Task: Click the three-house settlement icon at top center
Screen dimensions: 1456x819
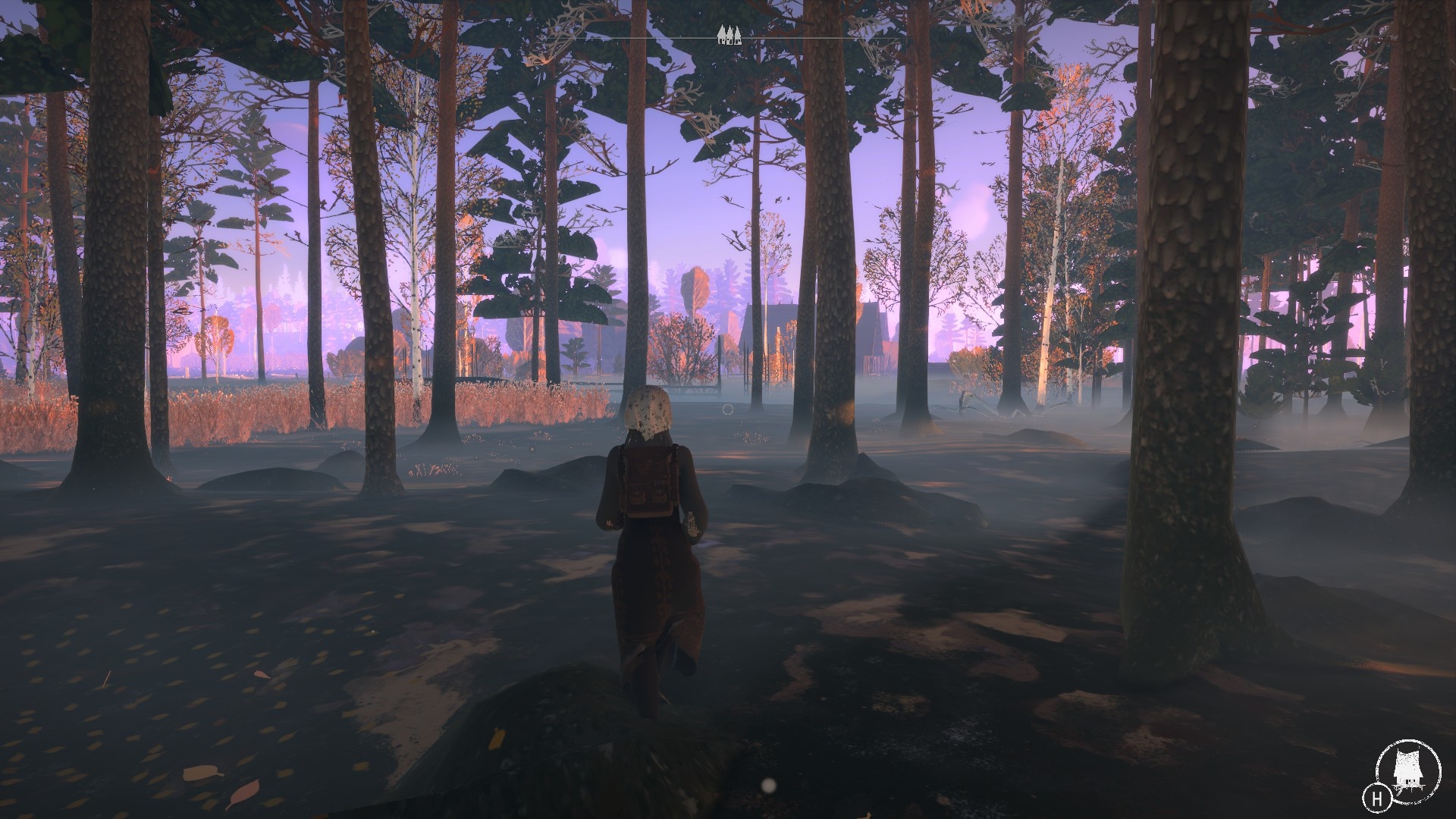Action: point(730,34)
